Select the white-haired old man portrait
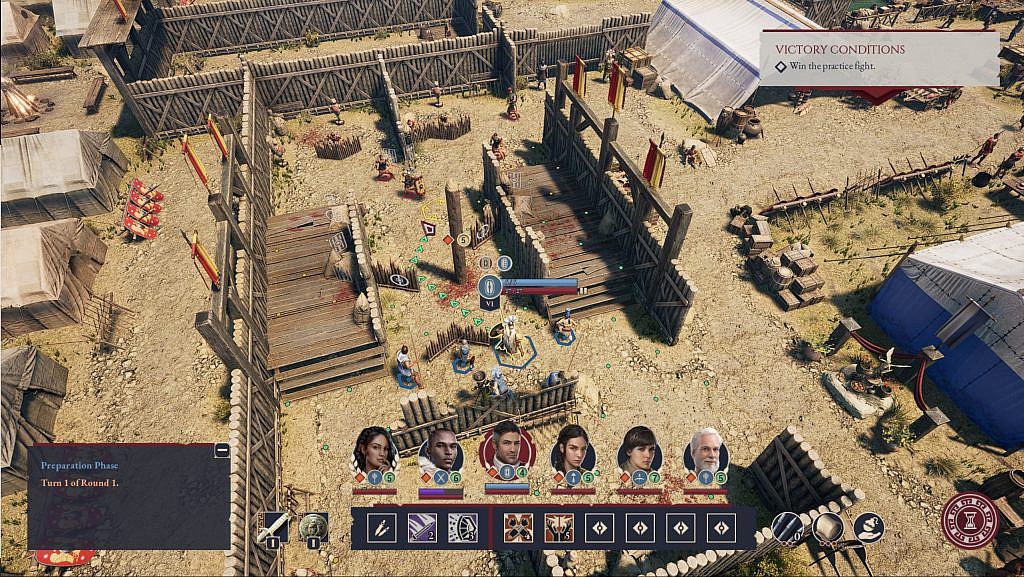Screen dimensions: 1024x577 coord(706,452)
